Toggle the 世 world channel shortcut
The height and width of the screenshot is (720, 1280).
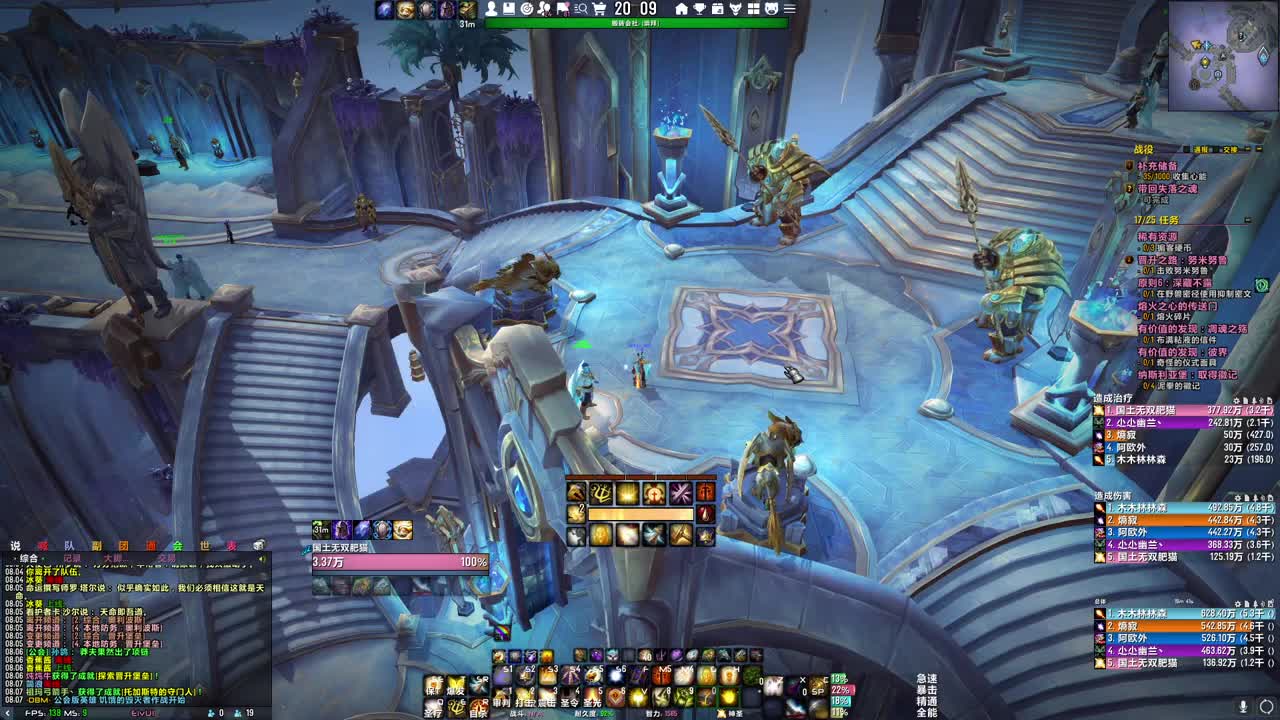(x=205, y=546)
